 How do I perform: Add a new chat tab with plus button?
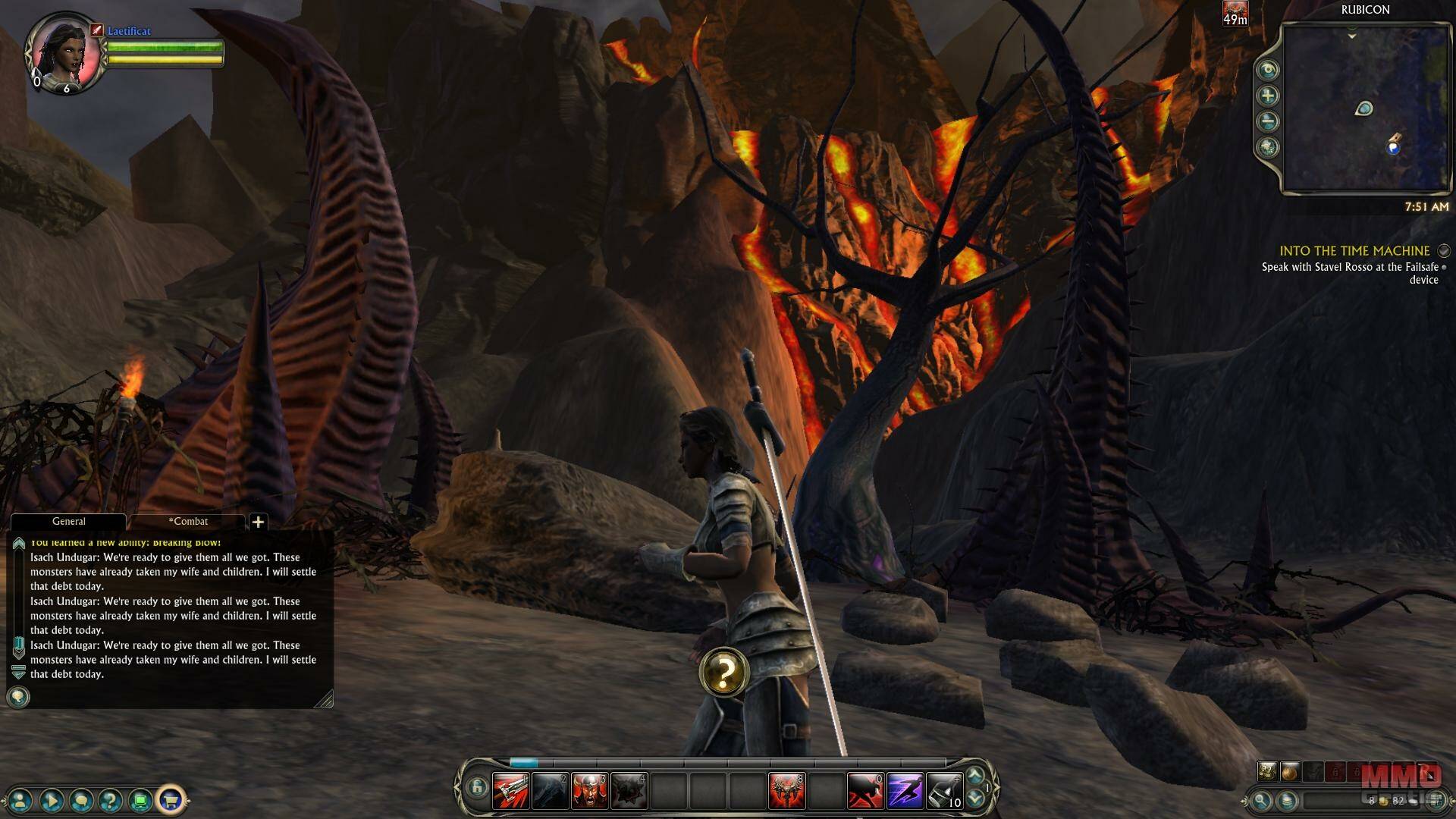258,522
